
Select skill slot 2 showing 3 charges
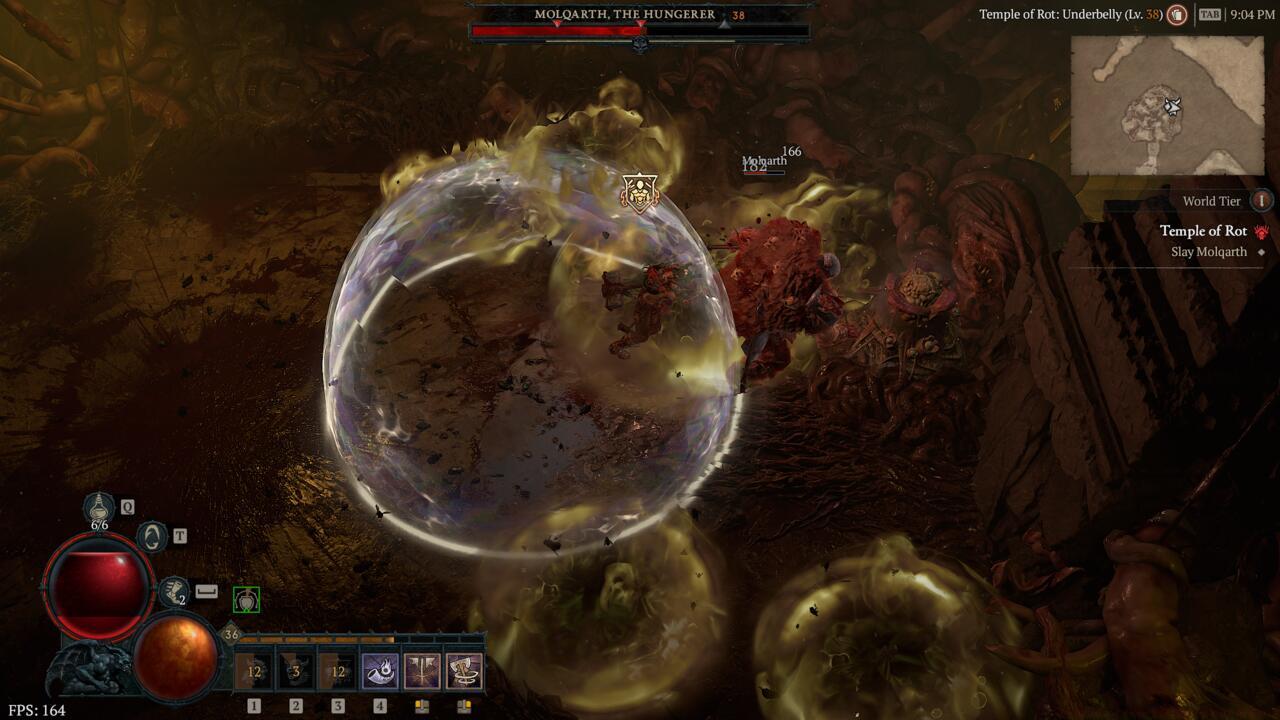pos(293,670)
